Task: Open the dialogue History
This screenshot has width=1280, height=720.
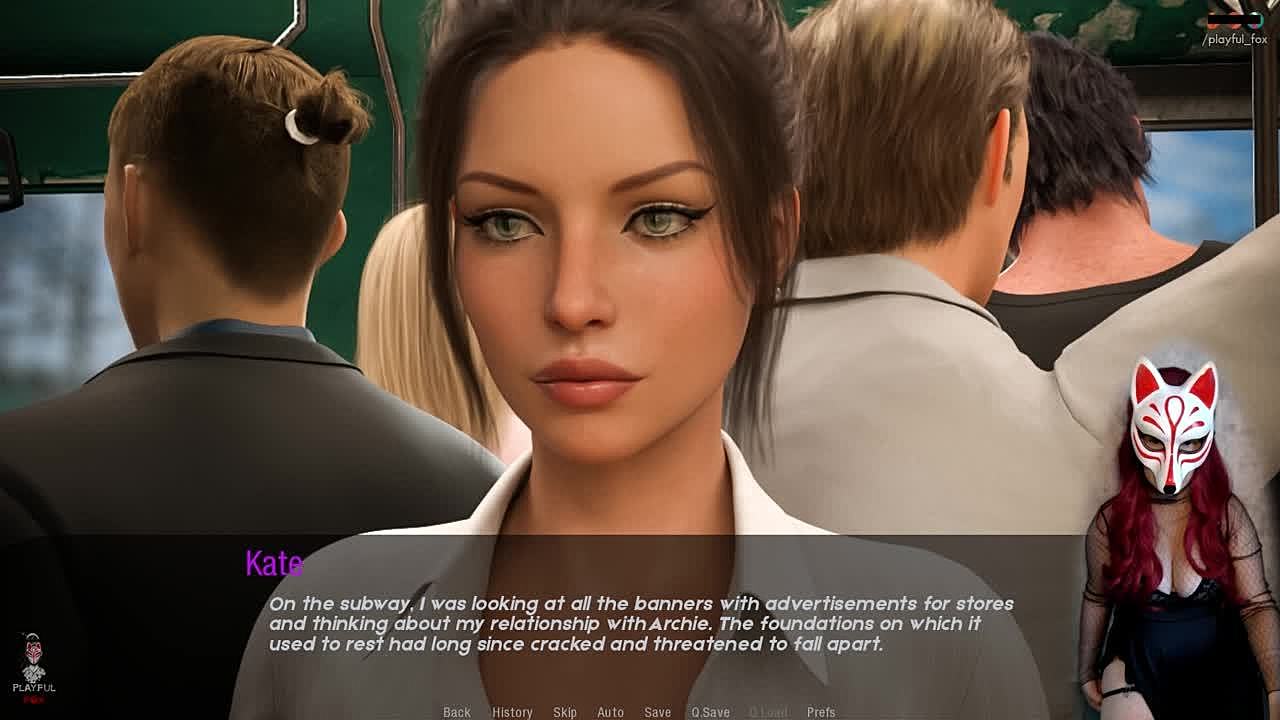Action: click(x=512, y=712)
